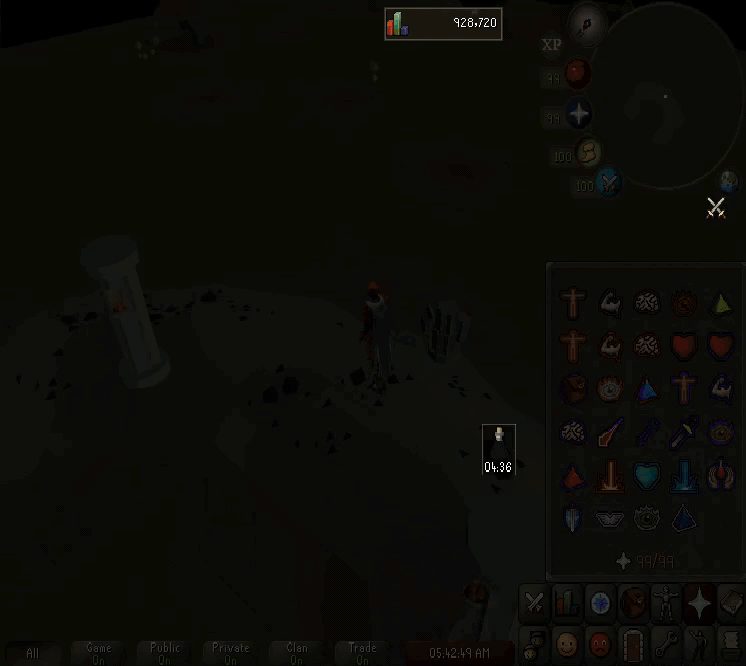The image size is (746, 666).
Task: Show All chat messages
Action: [33, 654]
